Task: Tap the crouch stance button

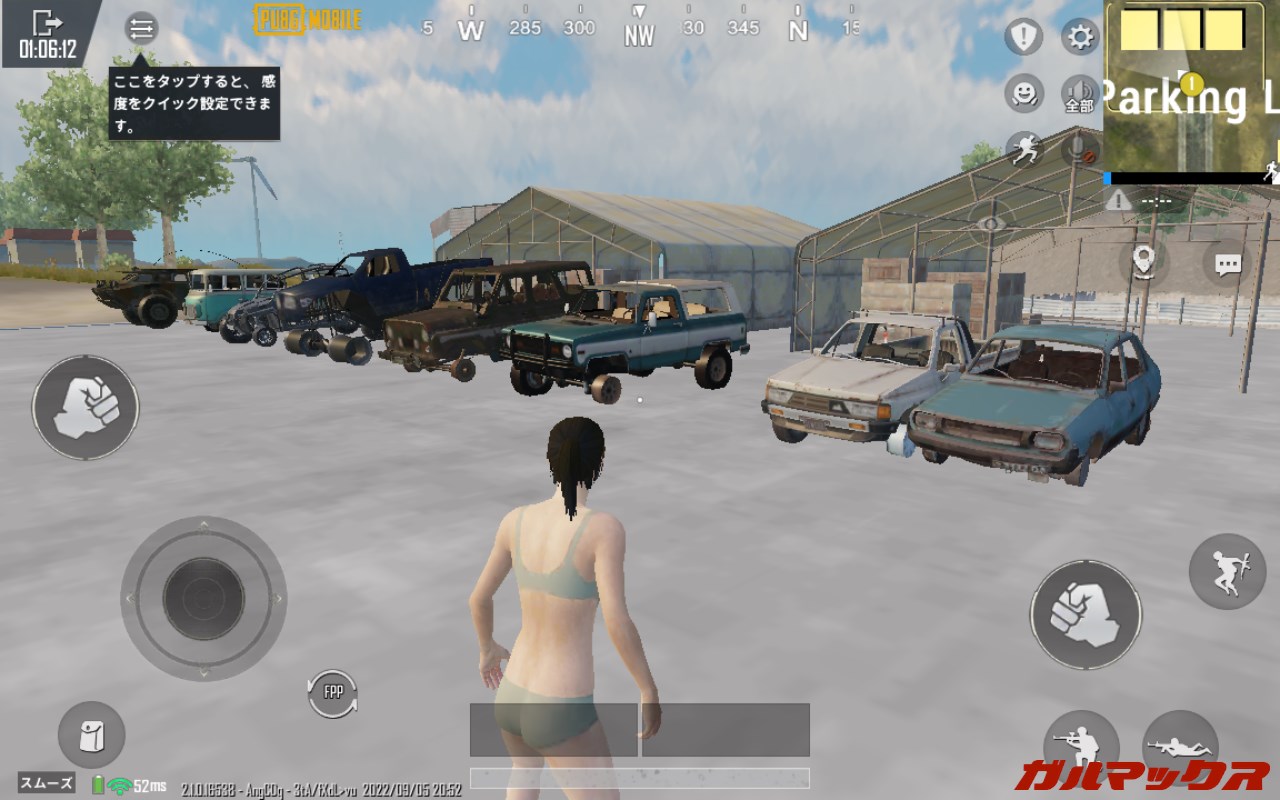Action: click(x=1081, y=747)
